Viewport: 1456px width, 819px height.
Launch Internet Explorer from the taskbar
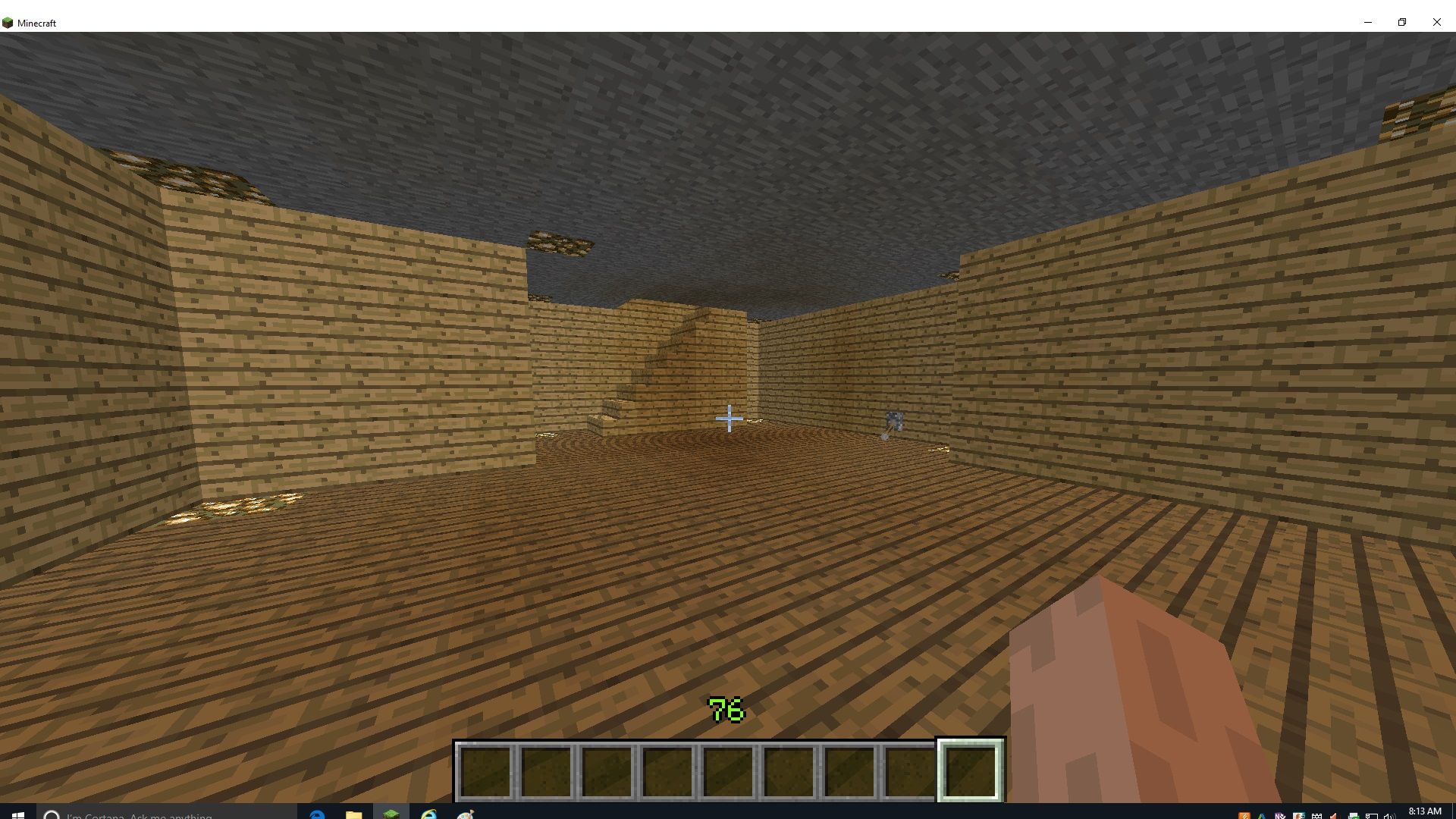point(428,813)
